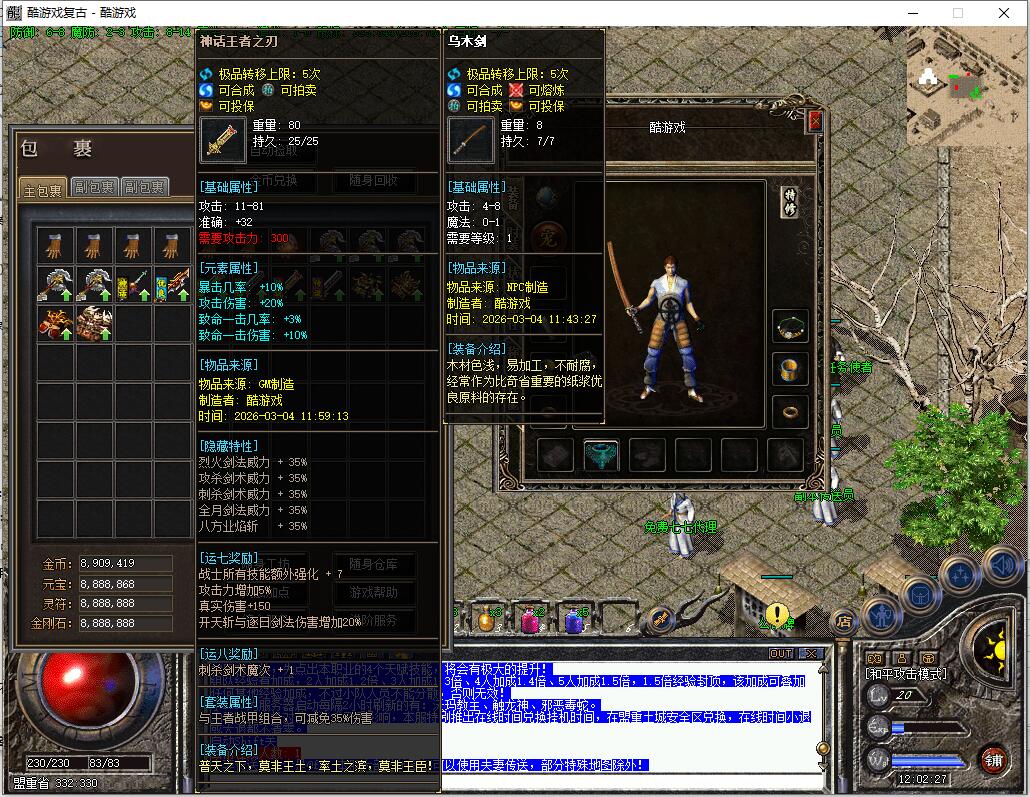Open the character figure round button
The image size is (1030, 797).
coord(882,612)
